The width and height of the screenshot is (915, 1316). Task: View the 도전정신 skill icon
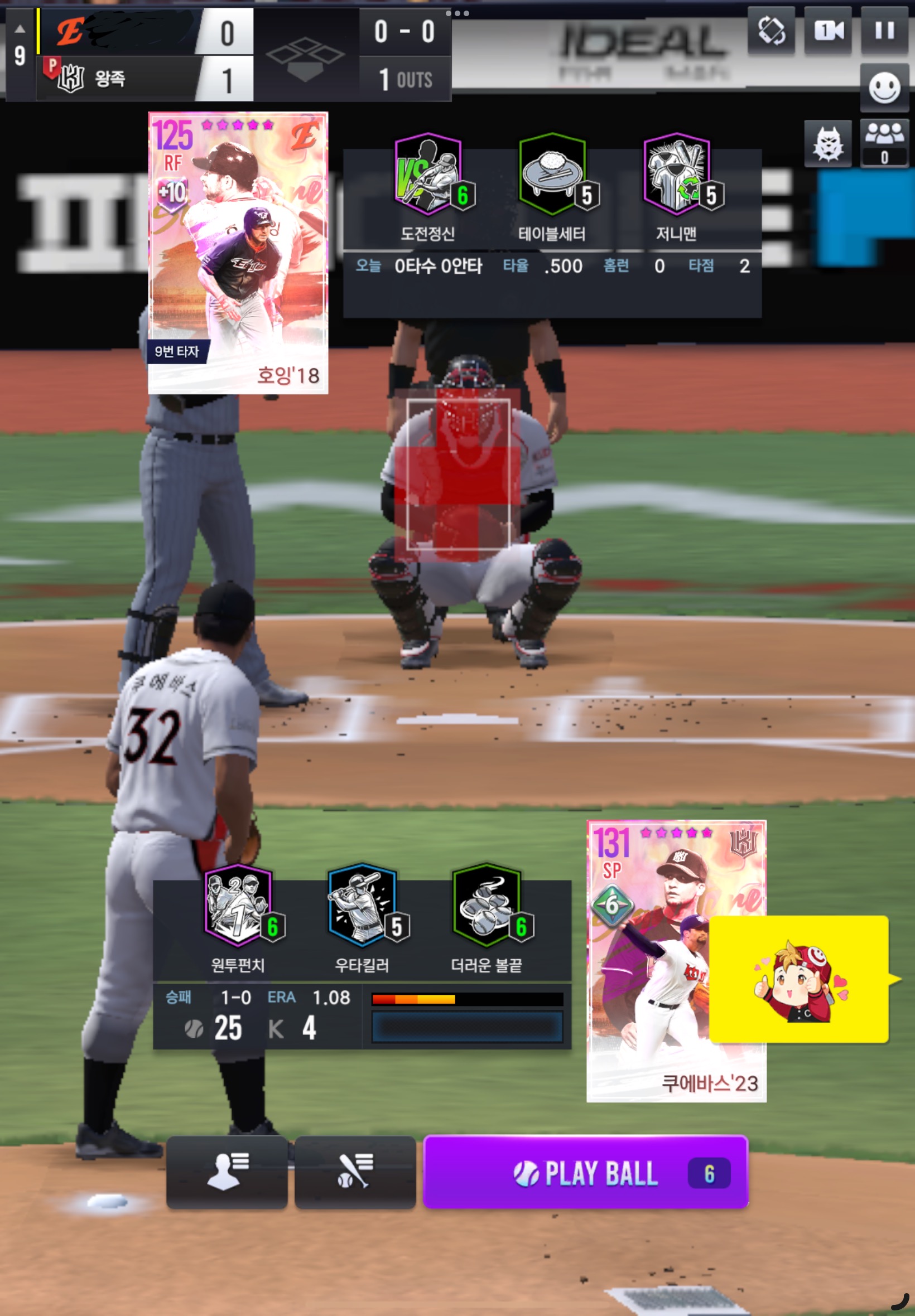coord(428,175)
